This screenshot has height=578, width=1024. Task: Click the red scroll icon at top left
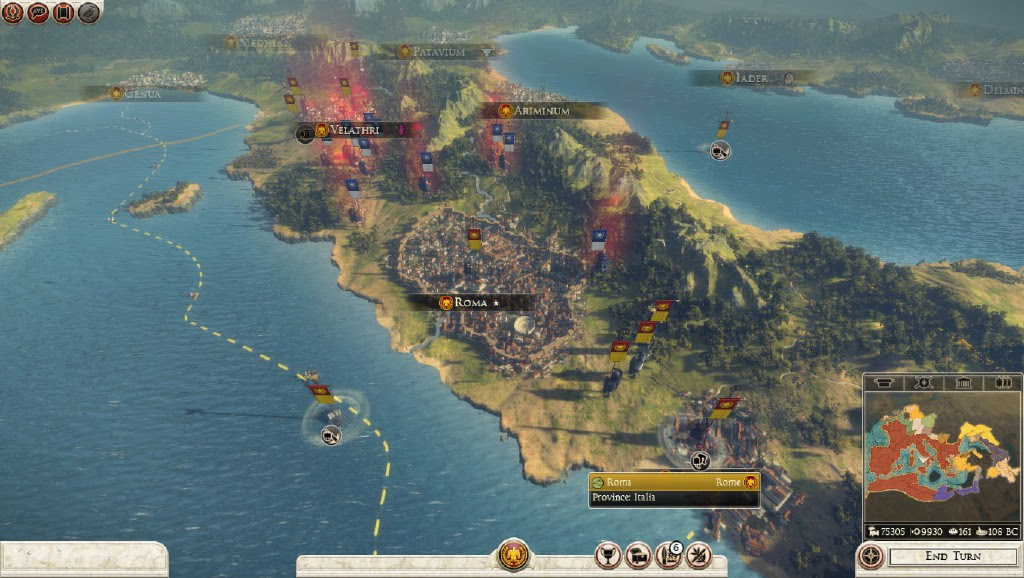click(x=64, y=13)
